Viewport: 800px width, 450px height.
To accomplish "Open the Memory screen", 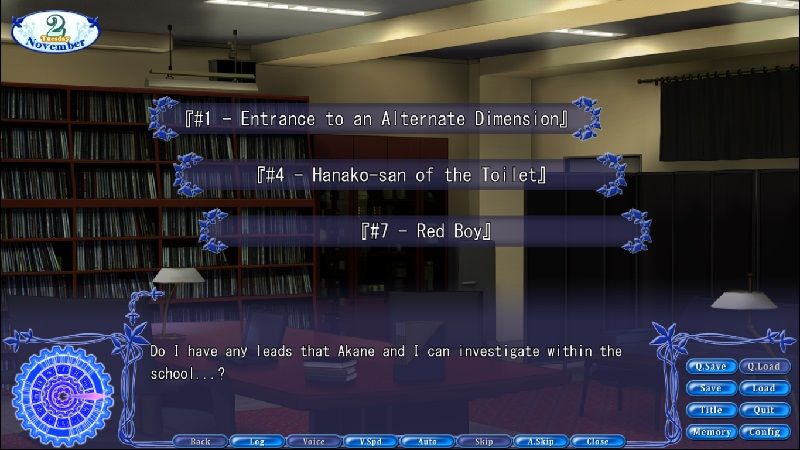I will [710, 432].
